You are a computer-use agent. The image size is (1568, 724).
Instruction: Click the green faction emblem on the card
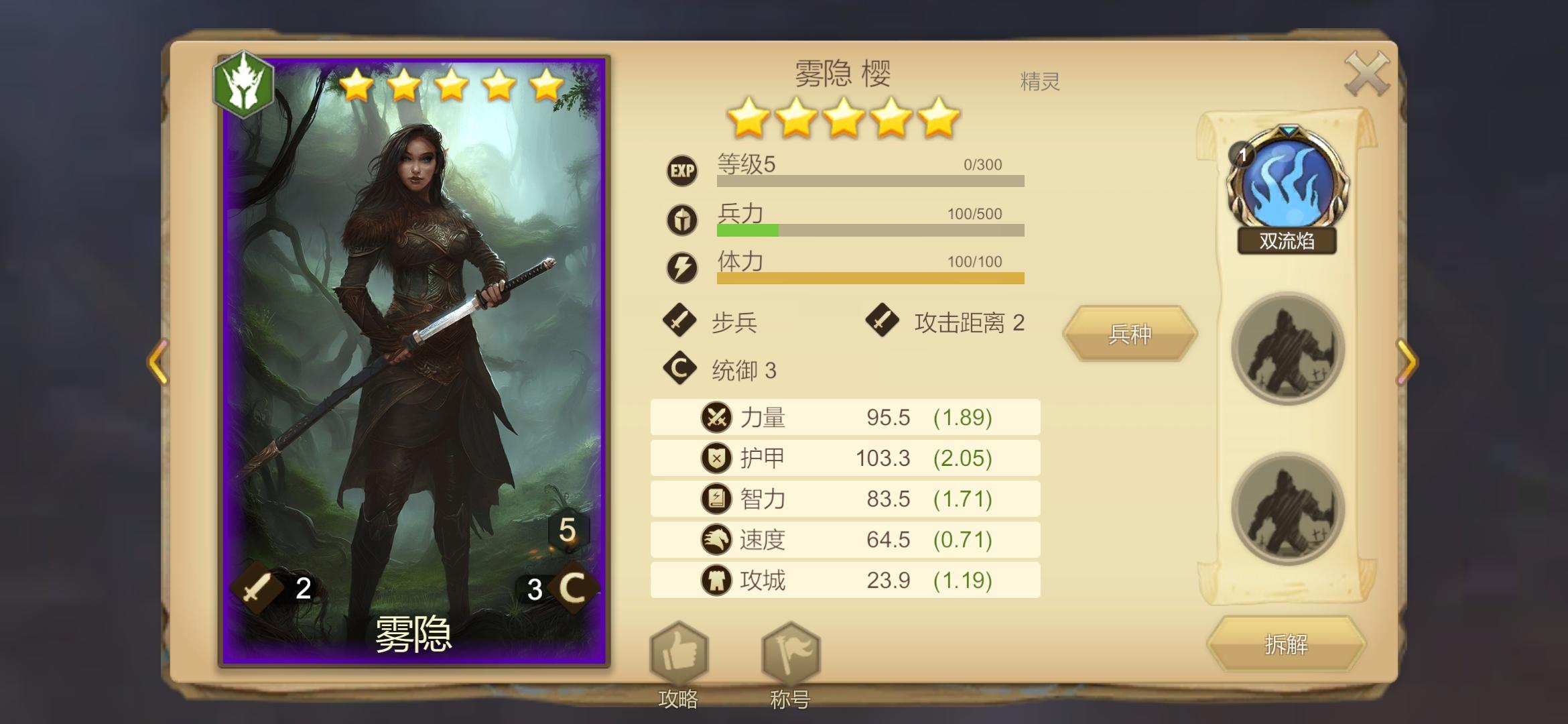point(245,84)
